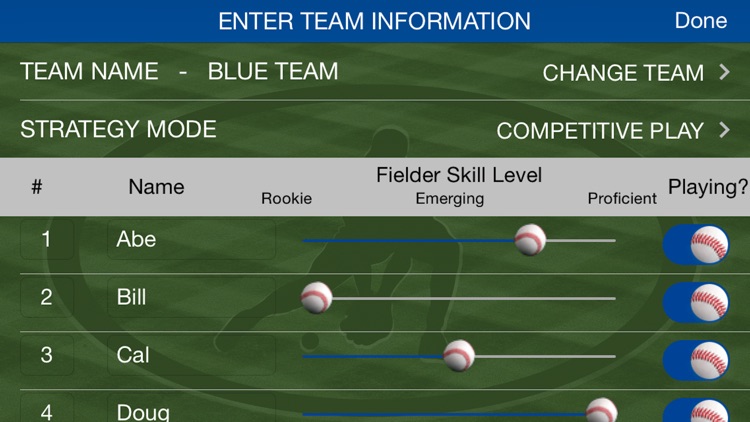Toggle Bill's Playing switch
This screenshot has width=750, height=422.
(696, 301)
